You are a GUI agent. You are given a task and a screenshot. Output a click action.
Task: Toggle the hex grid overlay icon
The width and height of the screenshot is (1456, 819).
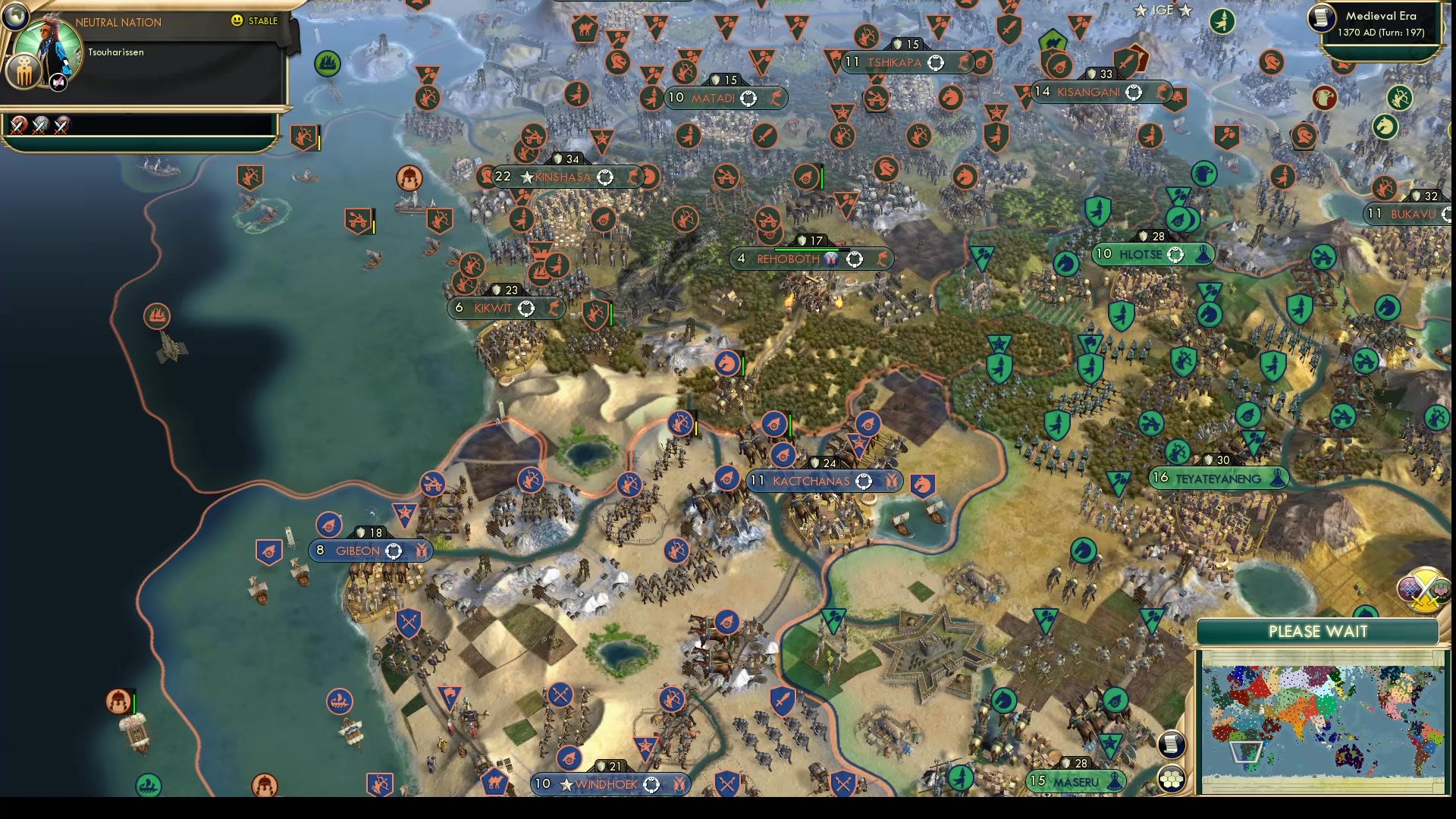(1171, 779)
